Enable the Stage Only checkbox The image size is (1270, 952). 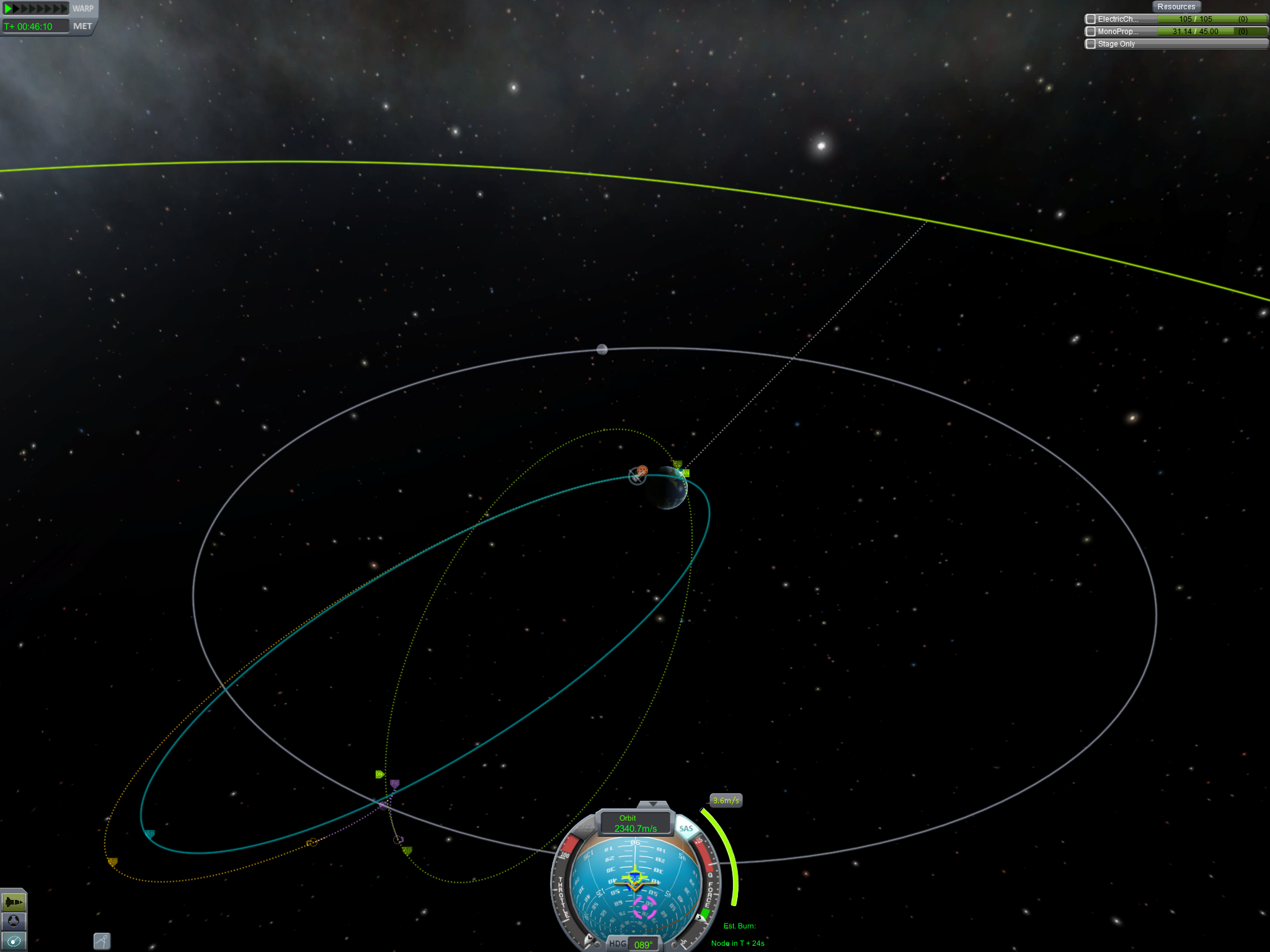pyautogui.click(x=1091, y=44)
